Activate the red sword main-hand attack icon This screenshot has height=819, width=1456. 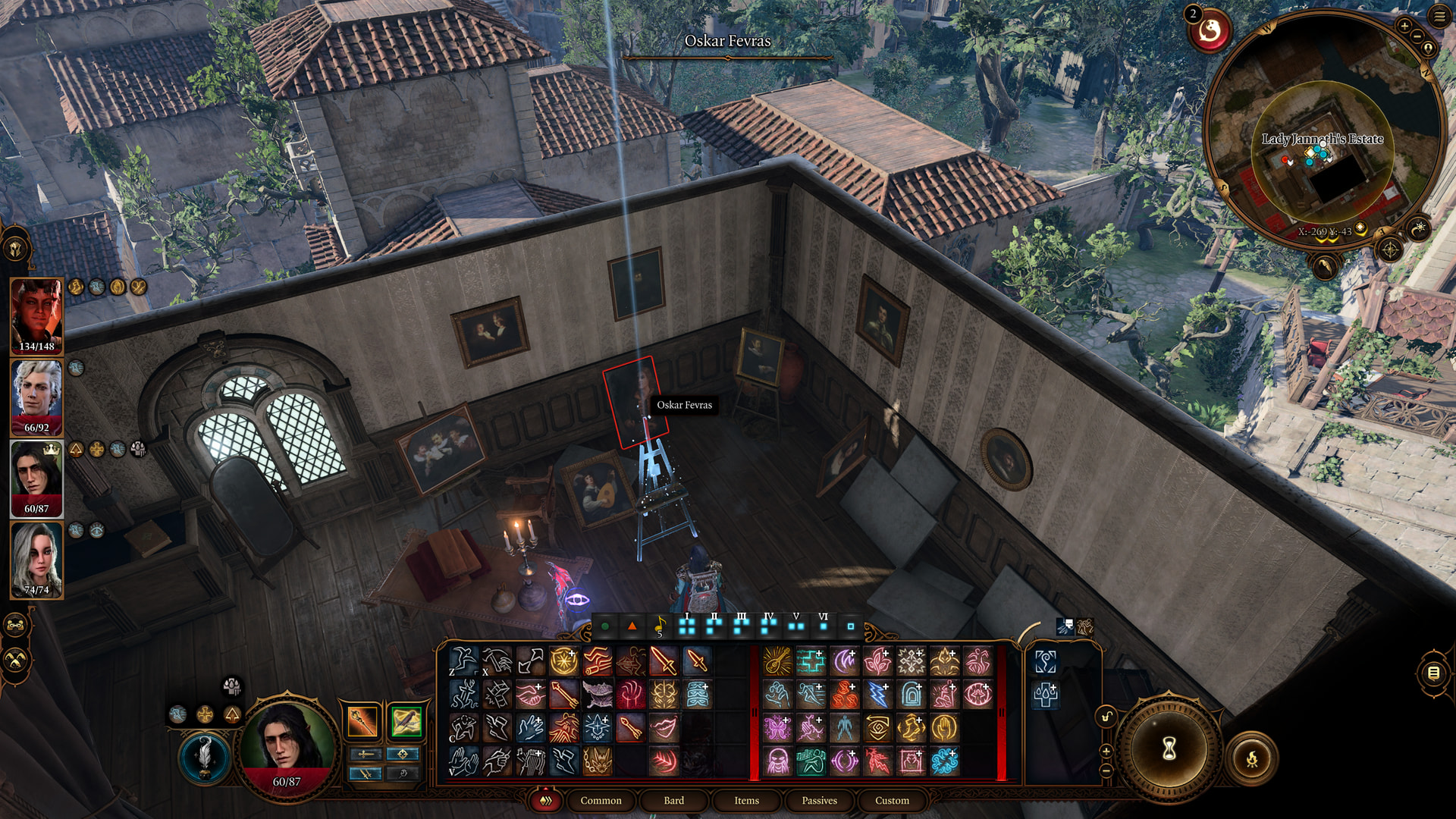coord(664,661)
